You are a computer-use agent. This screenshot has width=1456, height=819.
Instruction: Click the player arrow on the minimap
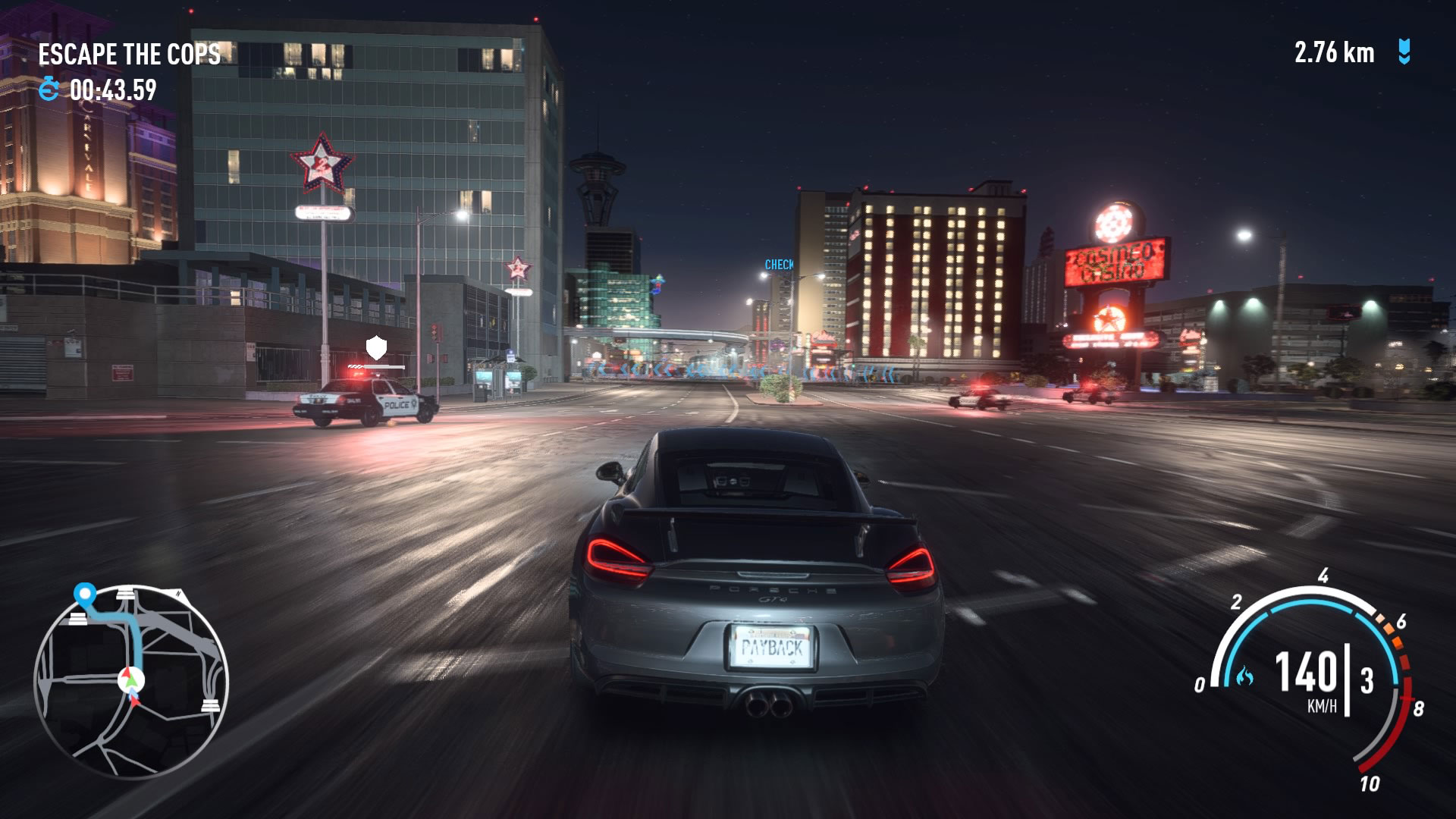[x=131, y=679]
